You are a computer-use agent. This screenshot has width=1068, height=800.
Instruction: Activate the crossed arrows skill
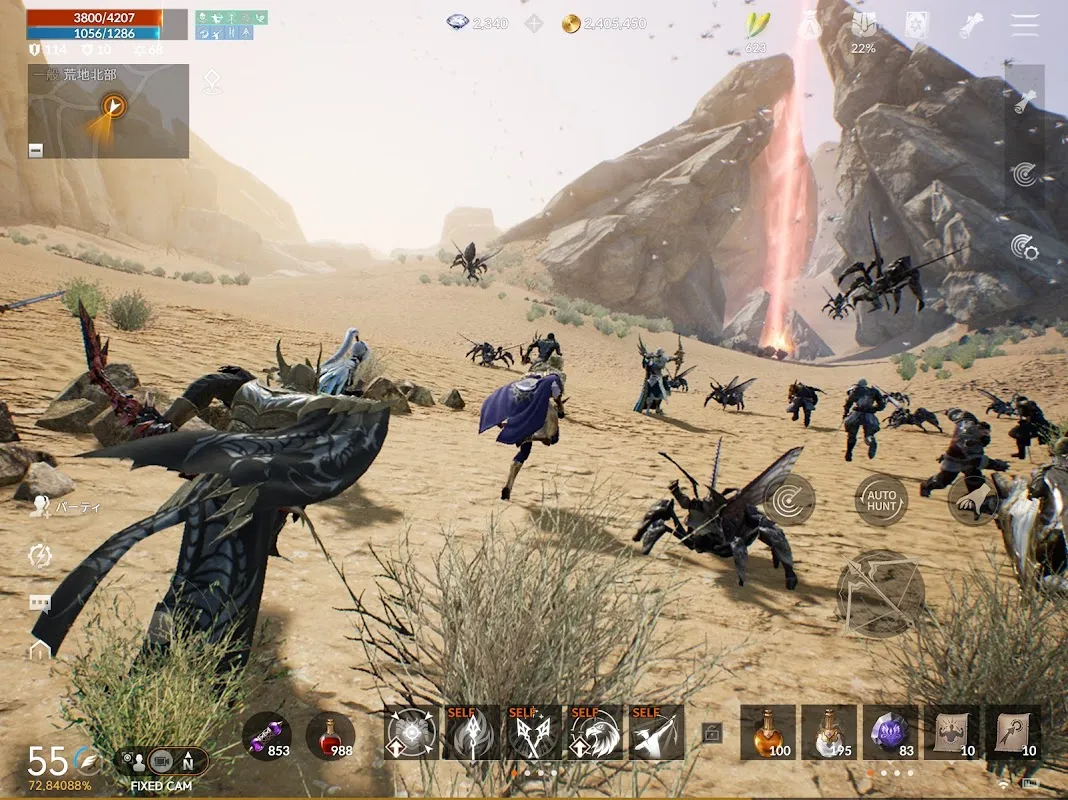tap(534, 733)
